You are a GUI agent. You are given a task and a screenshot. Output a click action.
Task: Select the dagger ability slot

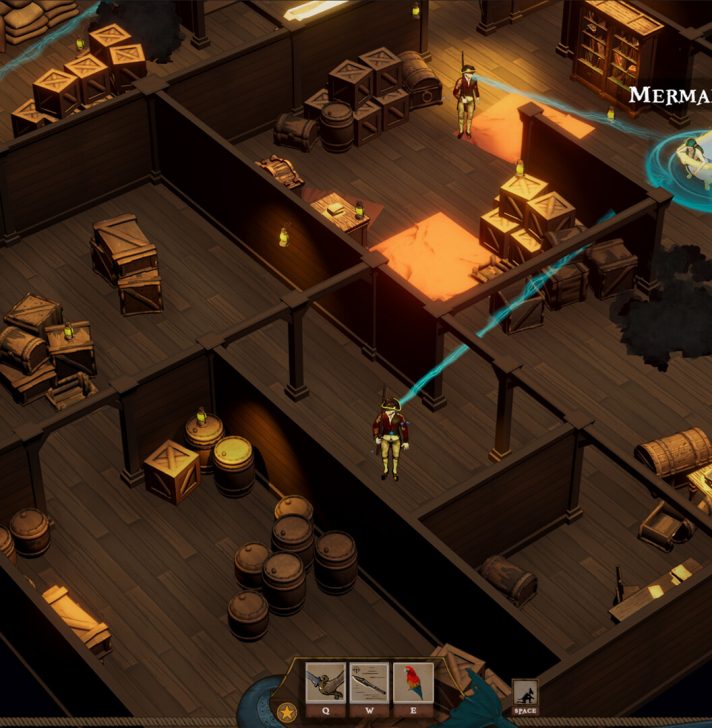[369, 682]
